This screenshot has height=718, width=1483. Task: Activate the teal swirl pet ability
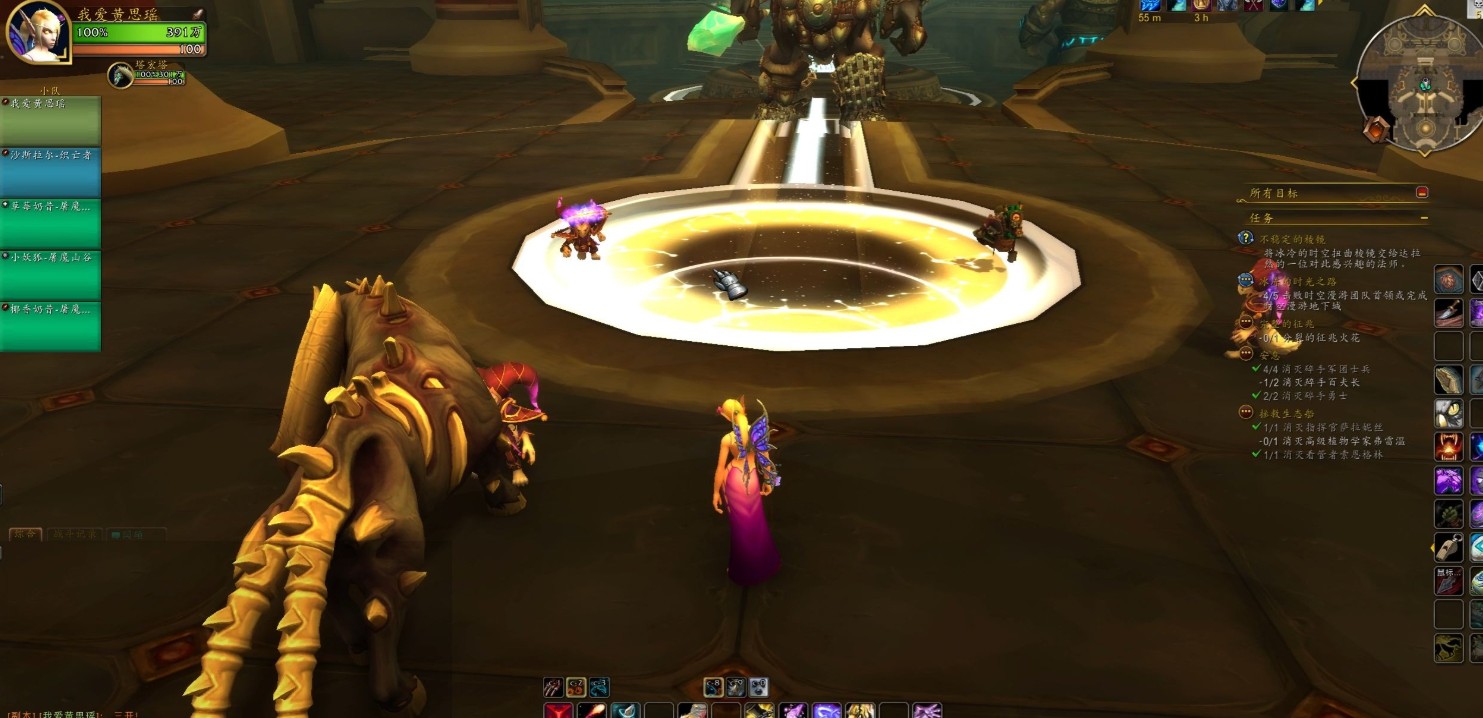[599, 687]
